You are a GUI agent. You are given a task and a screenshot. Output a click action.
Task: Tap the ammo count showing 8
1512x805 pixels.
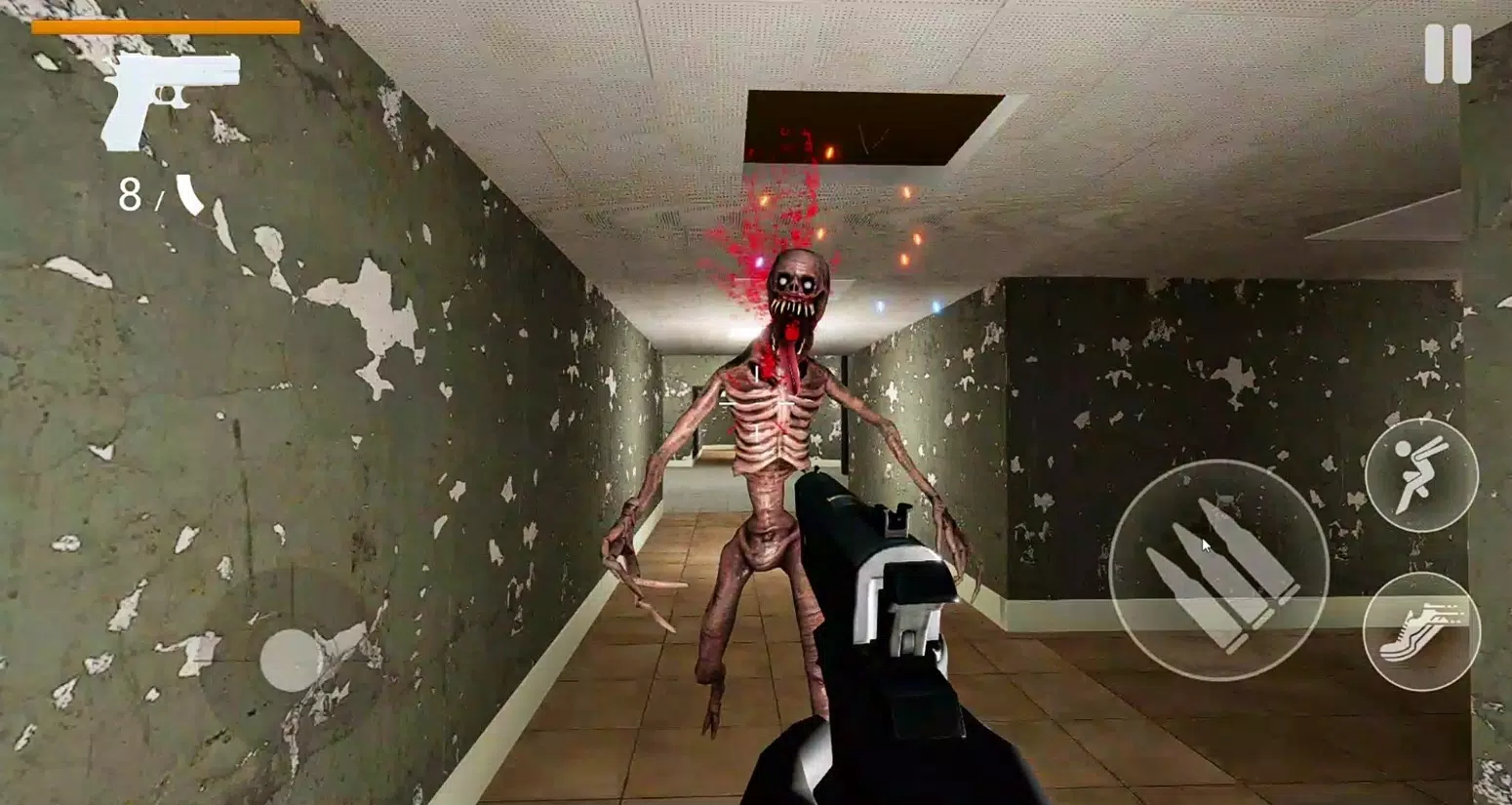click(132, 195)
